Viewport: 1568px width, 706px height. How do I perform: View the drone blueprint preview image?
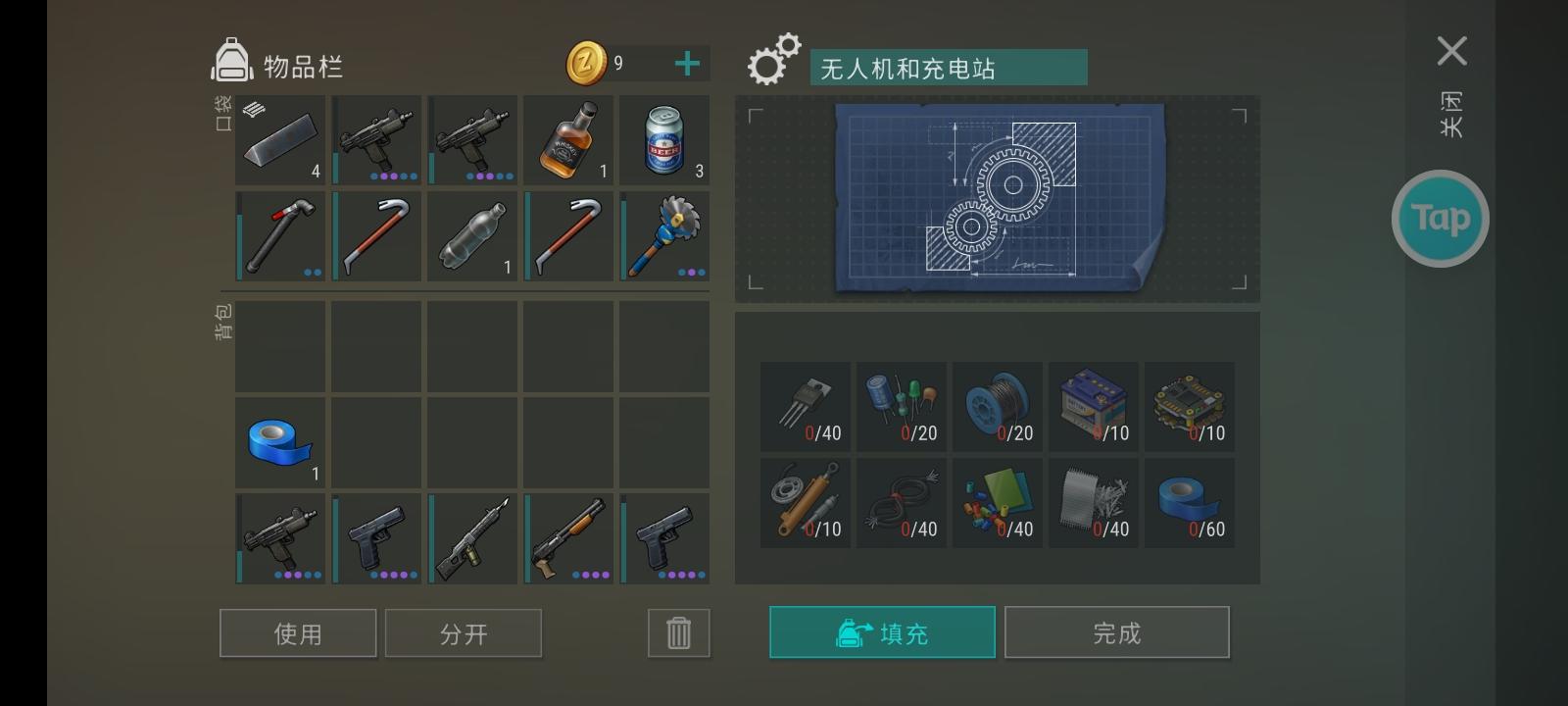pos(997,198)
